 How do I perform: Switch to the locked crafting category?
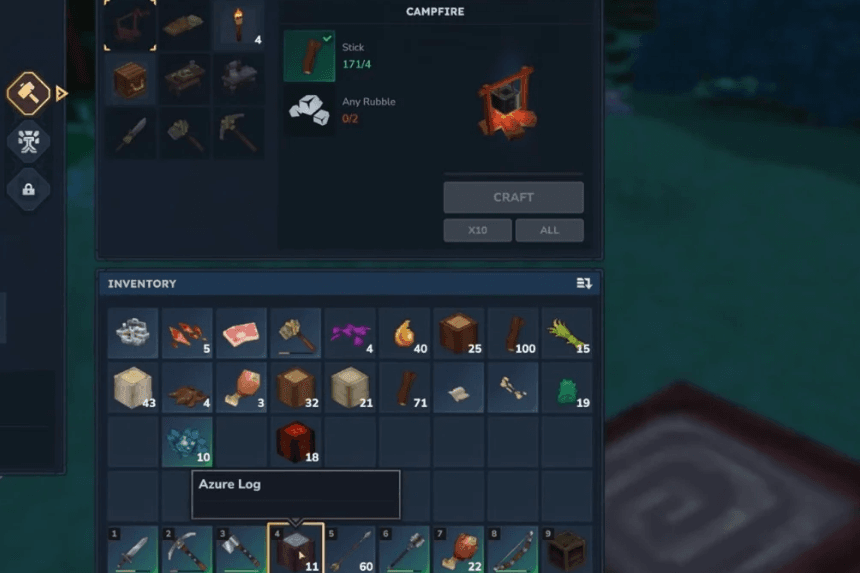29,189
